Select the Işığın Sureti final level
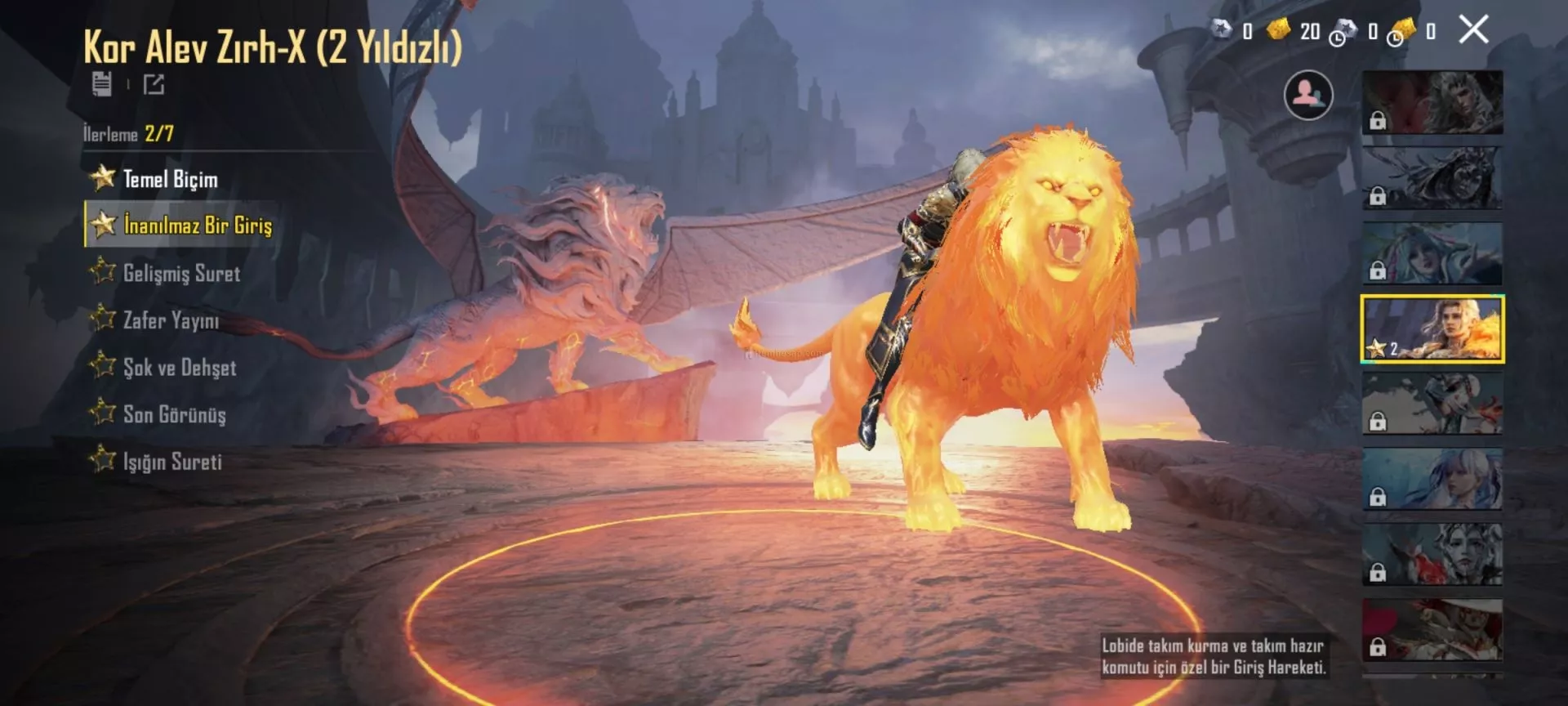 172,462
